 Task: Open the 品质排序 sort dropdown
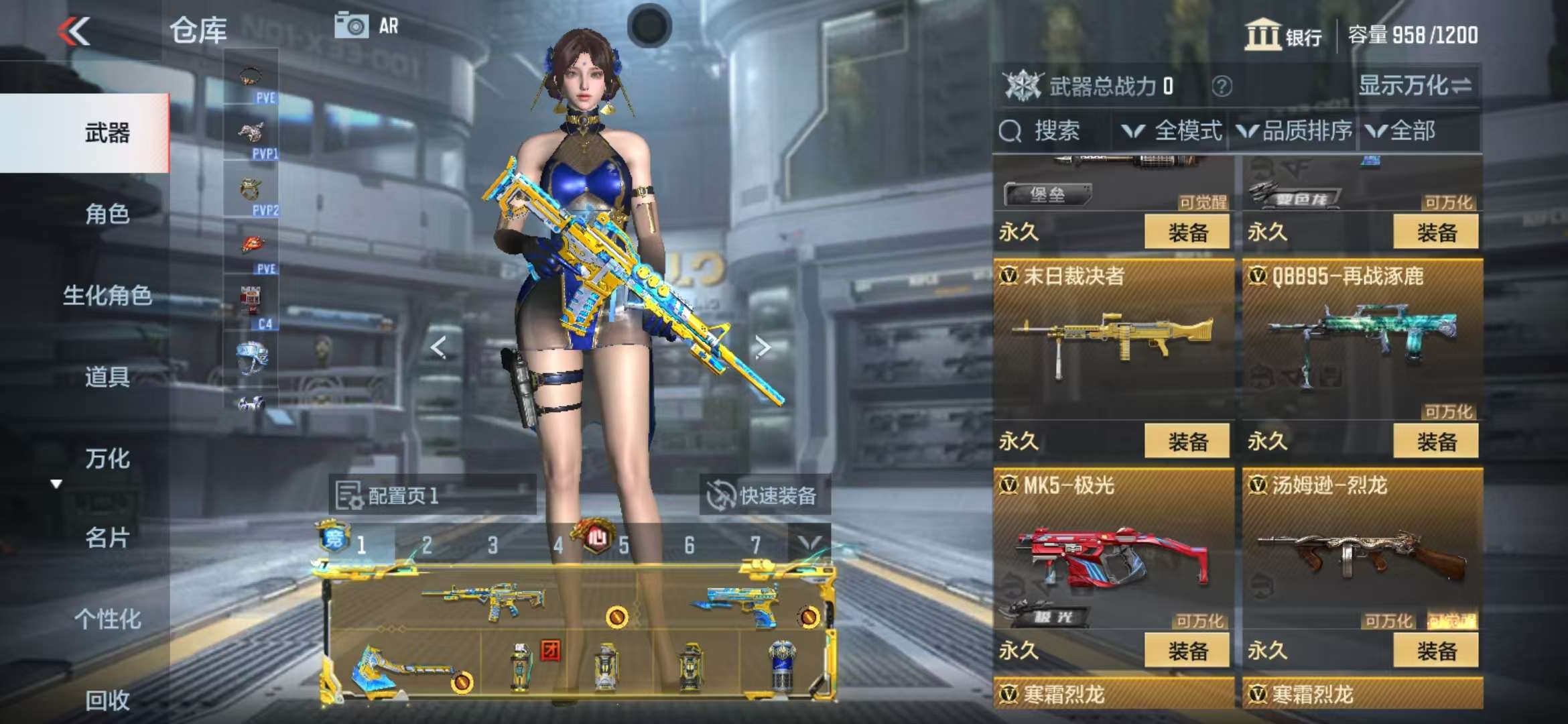pyautogui.click(x=1294, y=131)
